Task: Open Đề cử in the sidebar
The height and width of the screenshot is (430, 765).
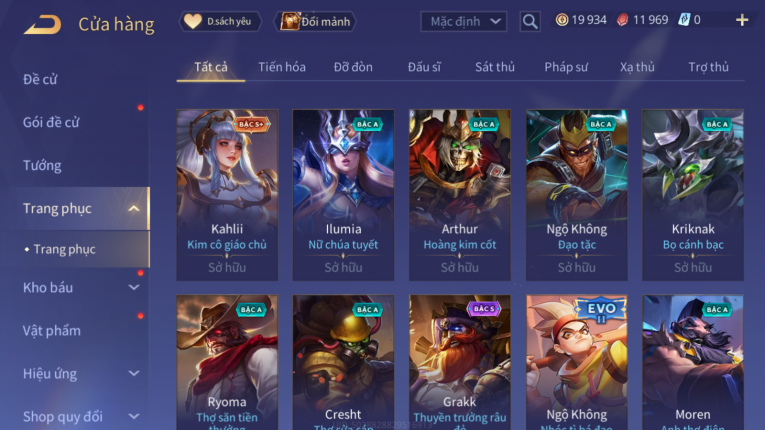Action: click(40, 79)
